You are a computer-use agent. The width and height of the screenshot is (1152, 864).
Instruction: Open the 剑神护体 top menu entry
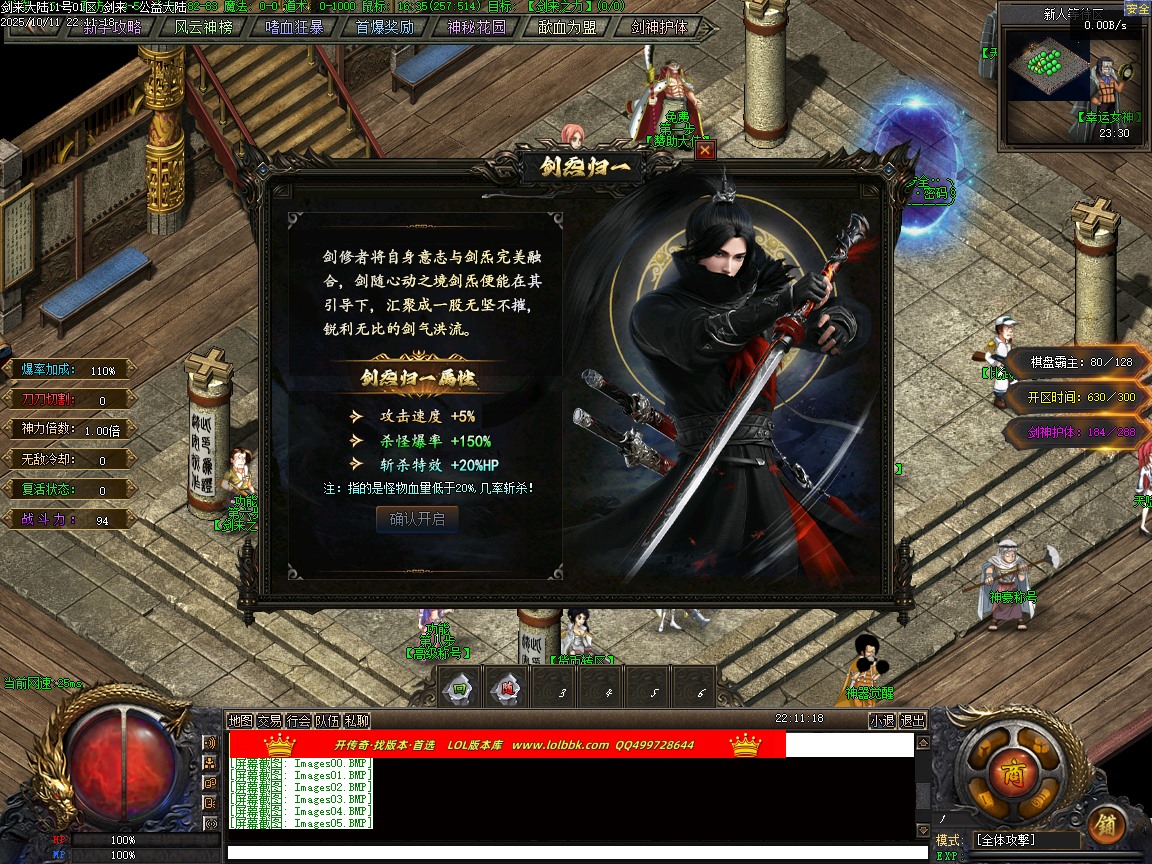(x=660, y=27)
